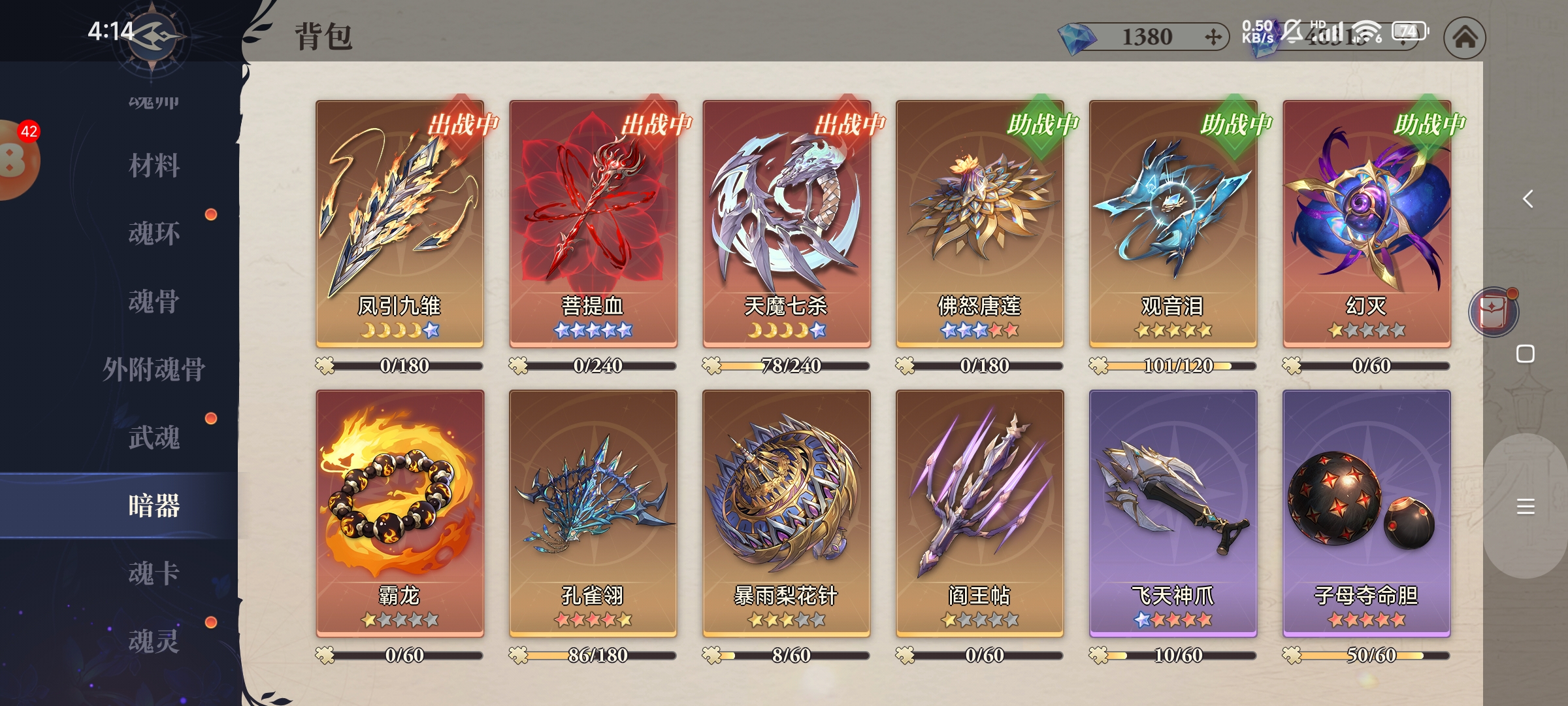Switch to the 魂灵 tab
Viewport: 1568px width, 706px height.
point(154,641)
